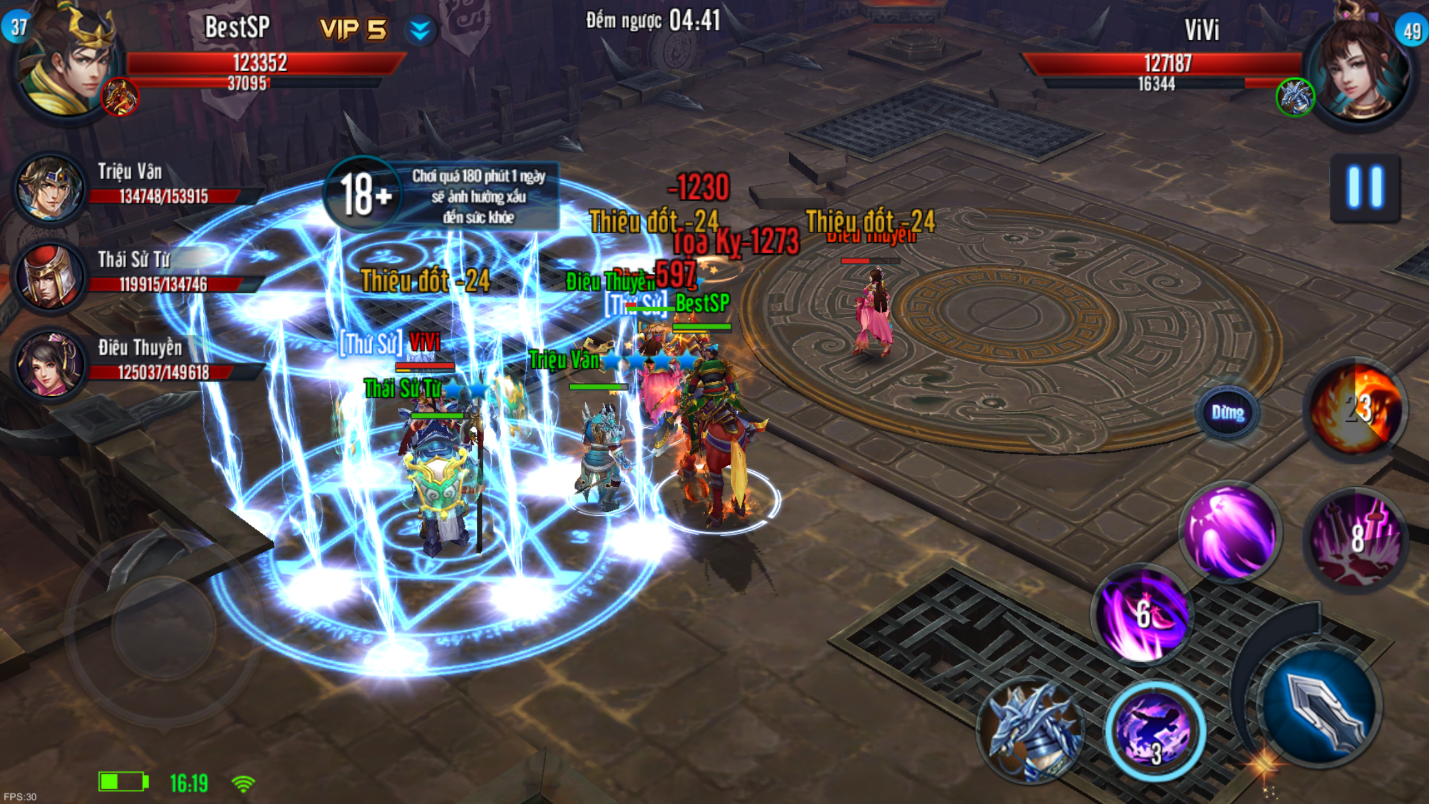Pause the battle with the pause button
Screen dimensions: 1429x804
1364,187
